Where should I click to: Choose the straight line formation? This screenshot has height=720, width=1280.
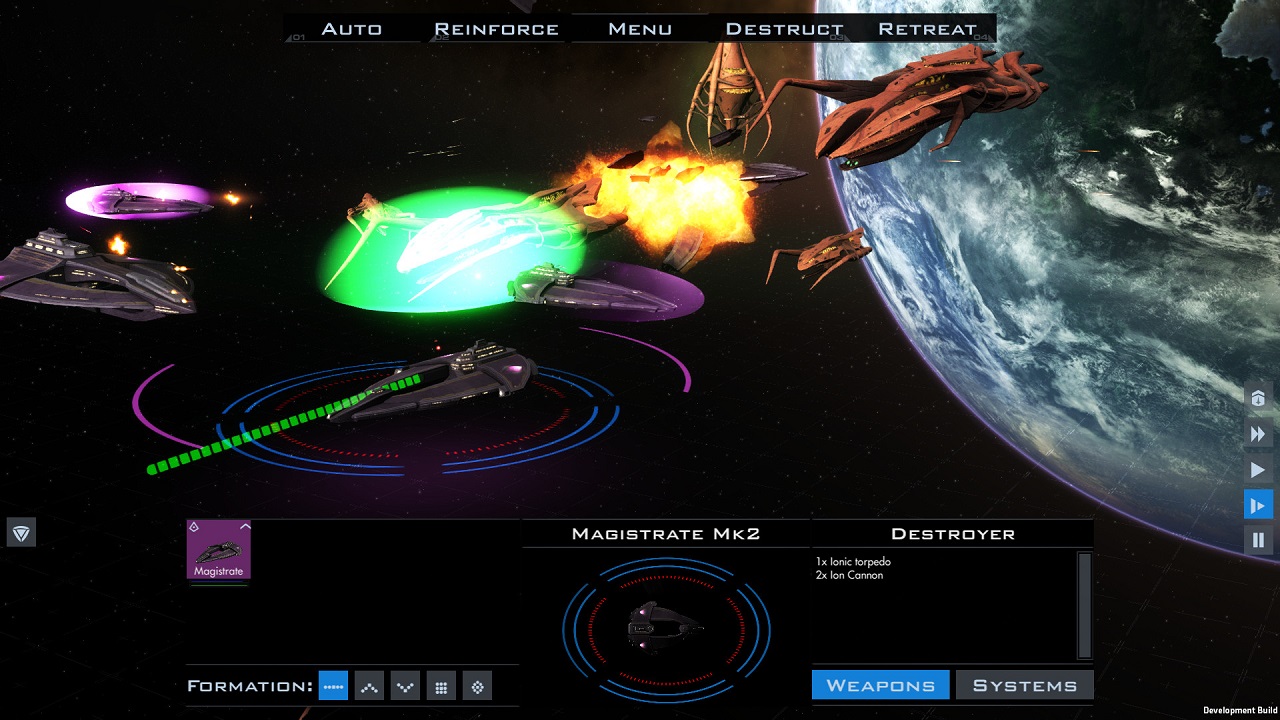pyautogui.click(x=333, y=686)
